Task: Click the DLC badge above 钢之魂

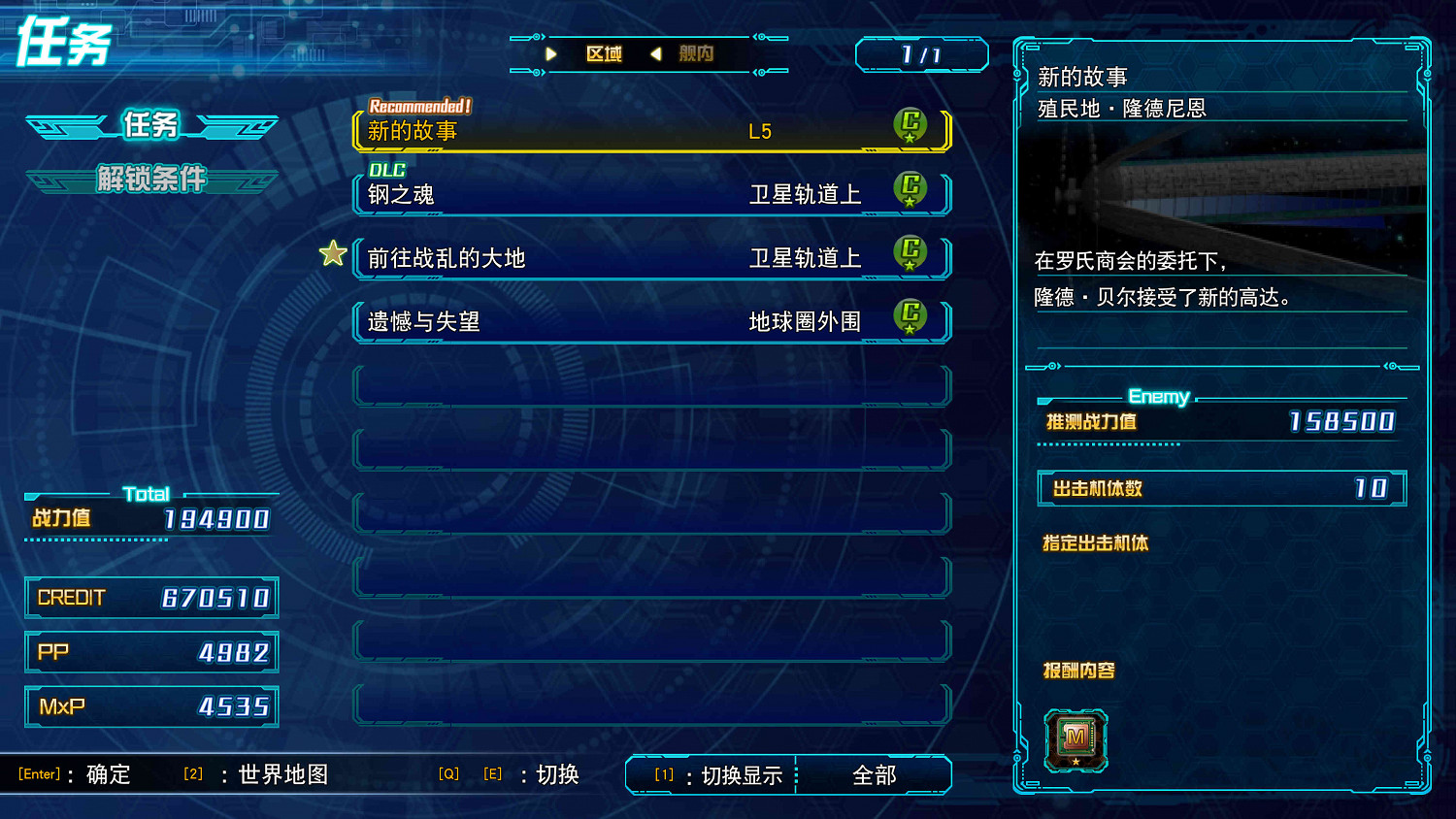Action: pos(386,170)
